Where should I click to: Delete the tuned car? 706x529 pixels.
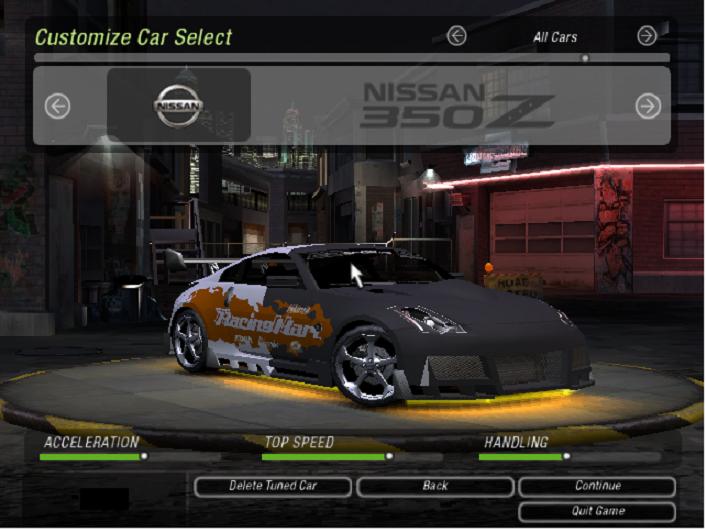273,486
